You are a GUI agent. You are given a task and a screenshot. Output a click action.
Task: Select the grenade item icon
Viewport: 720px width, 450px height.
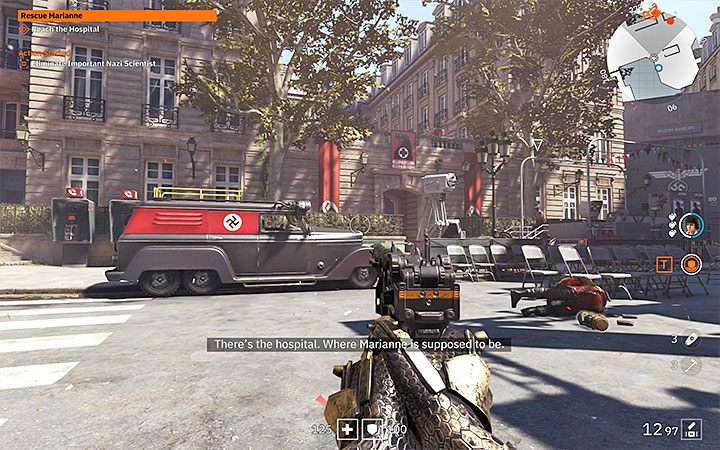pyautogui.click(x=691, y=339)
